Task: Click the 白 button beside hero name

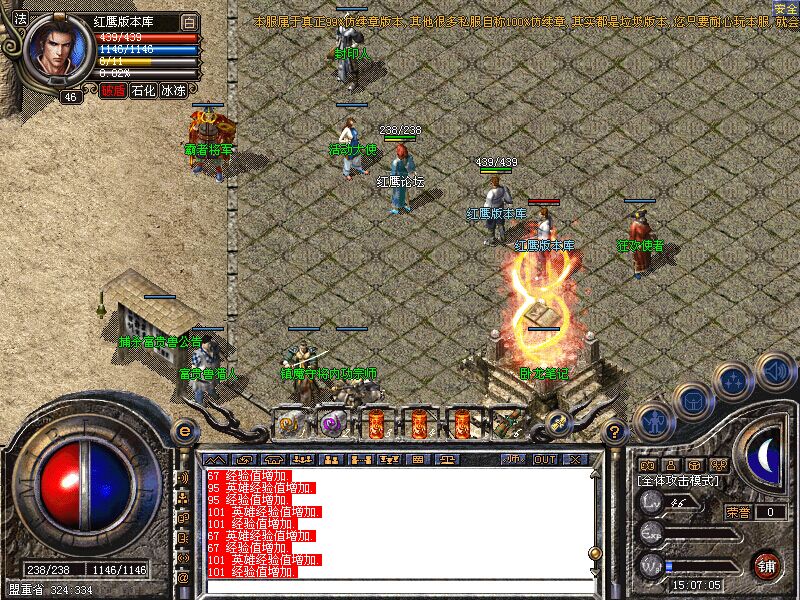Action: click(190, 22)
